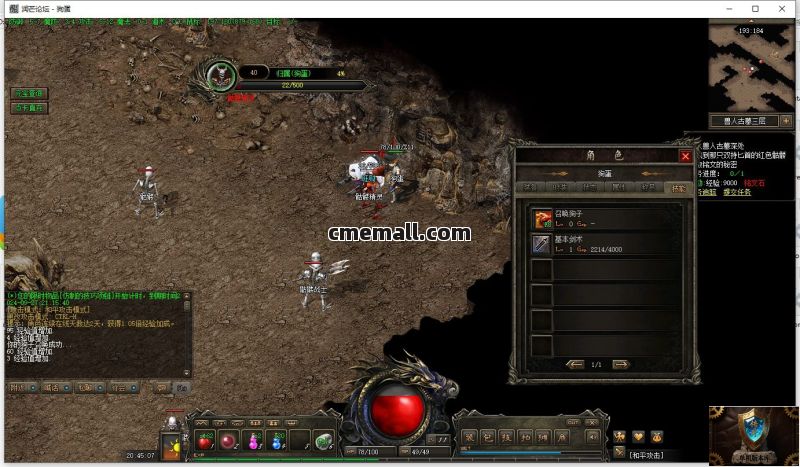Select the summon skill with the red dragon icon
The image size is (800, 467).
542,218
